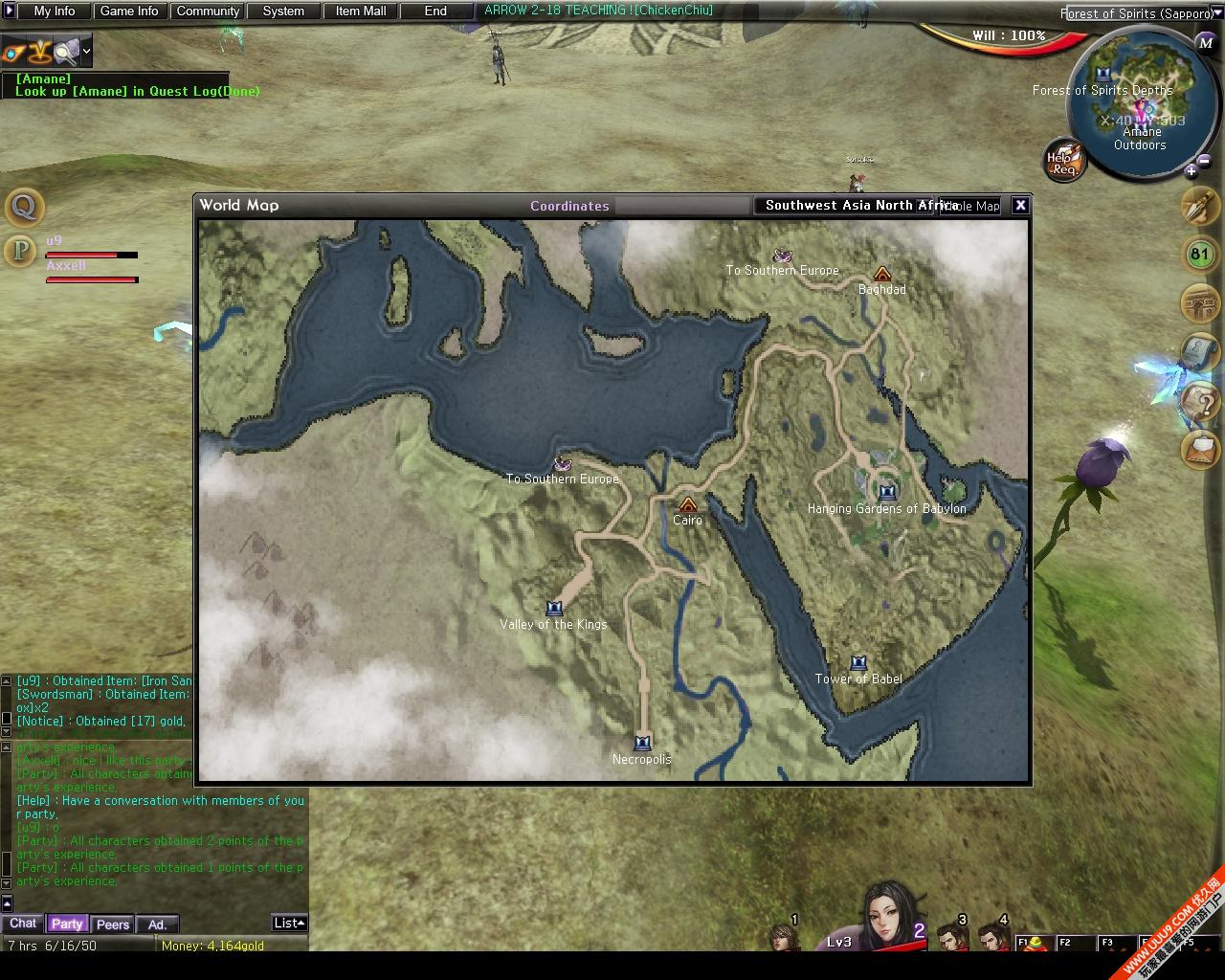Image resolution: width=1225 pixels, height=980 pixels.
Task: Choose the Necropolis map marker
Action: tap(642, 743)
